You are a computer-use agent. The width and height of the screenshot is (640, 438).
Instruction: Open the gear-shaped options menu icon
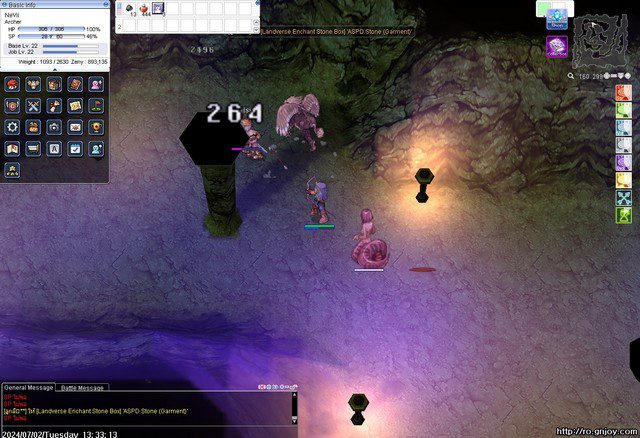pos(12,127)
